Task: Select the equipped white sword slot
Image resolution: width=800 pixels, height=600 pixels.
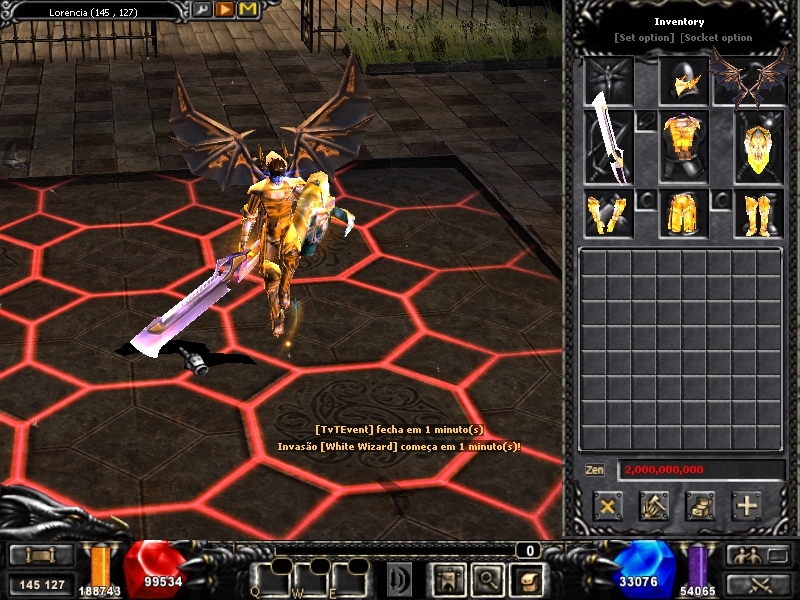Action: [x=609, y=147]
